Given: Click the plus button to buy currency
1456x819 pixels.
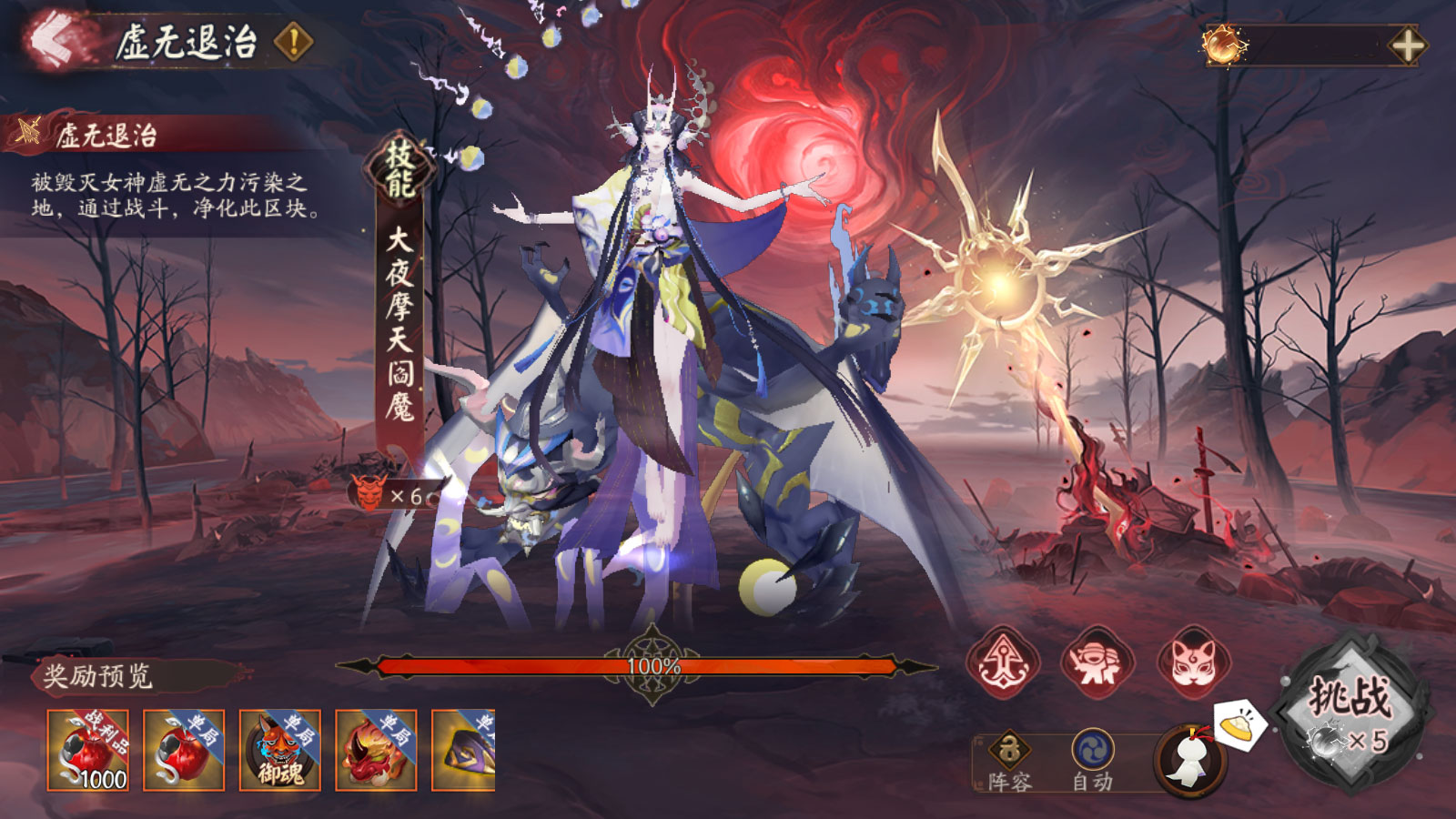Looking at the screenshot, I should coord(1408,43).
